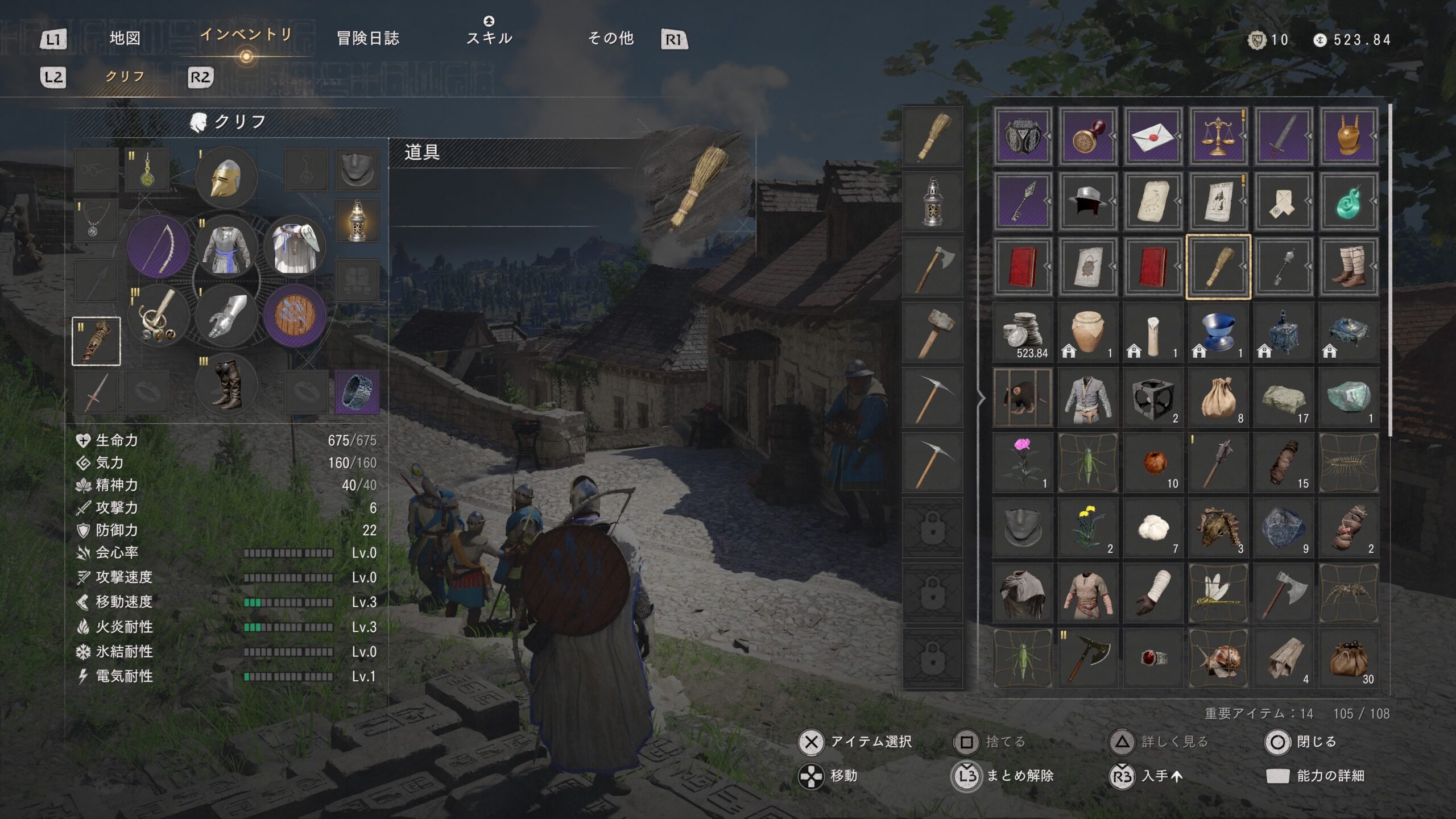Choose the lantern in the tool column
The image size is (1456, 819).
pos(932,202)
